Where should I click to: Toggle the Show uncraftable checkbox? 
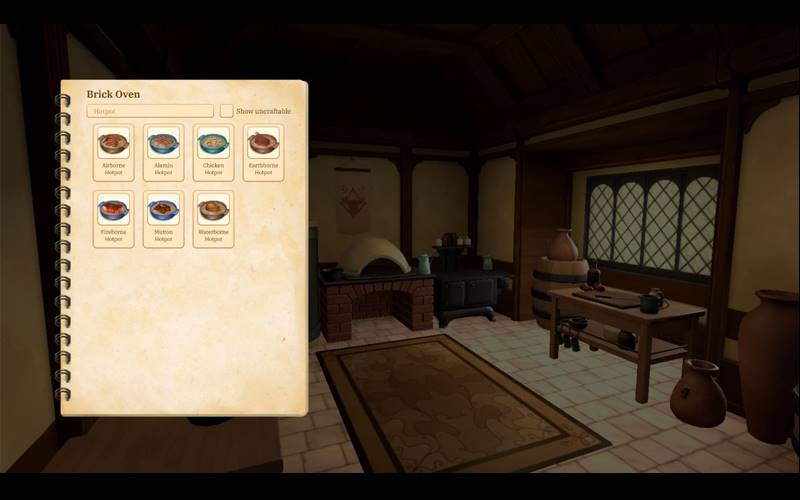click(x=227, y=111)
